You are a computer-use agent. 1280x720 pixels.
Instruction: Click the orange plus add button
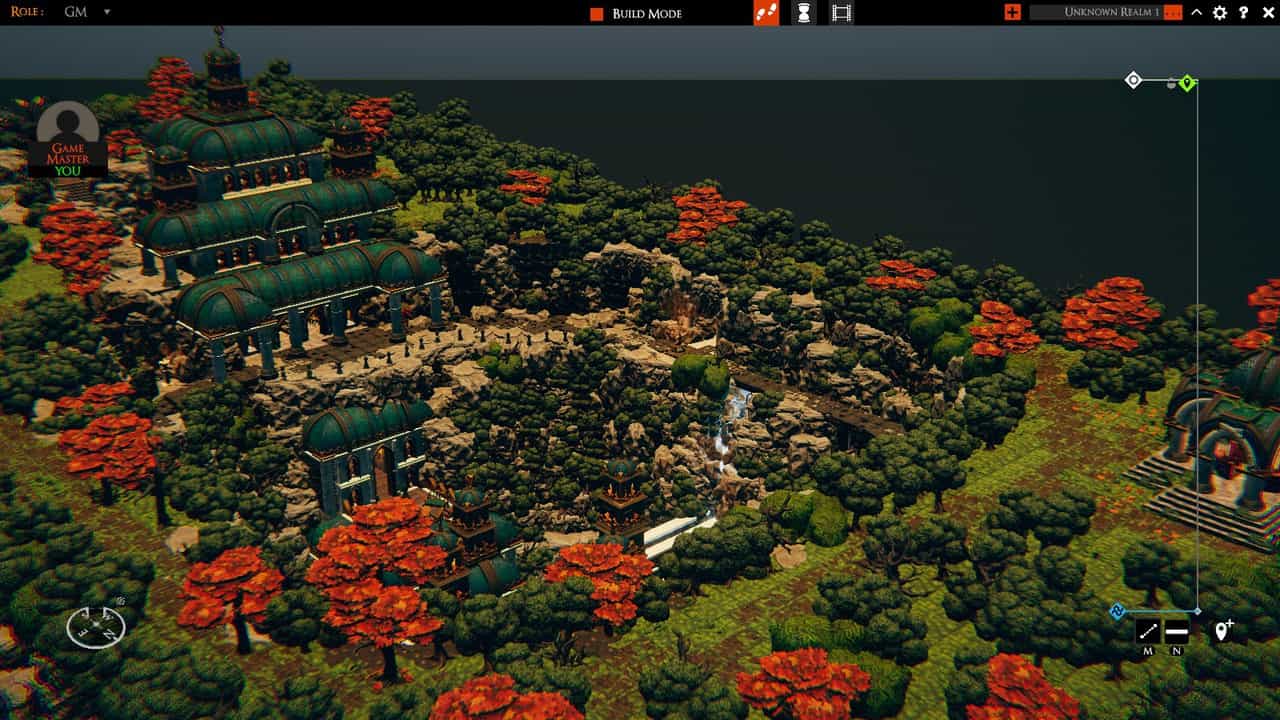[x=1013, y=13]
